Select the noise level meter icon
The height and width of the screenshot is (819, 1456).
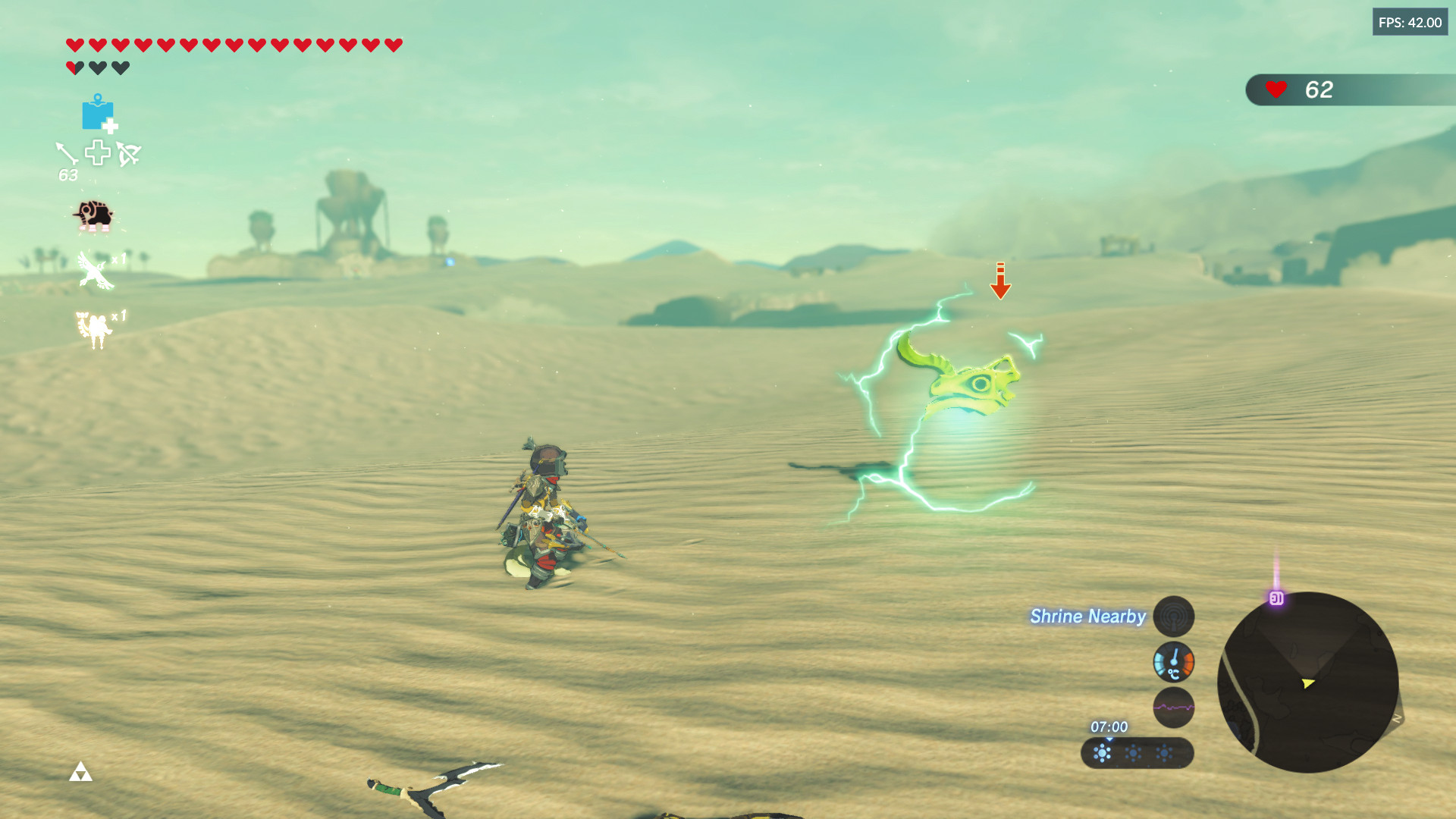[1173, 708]
